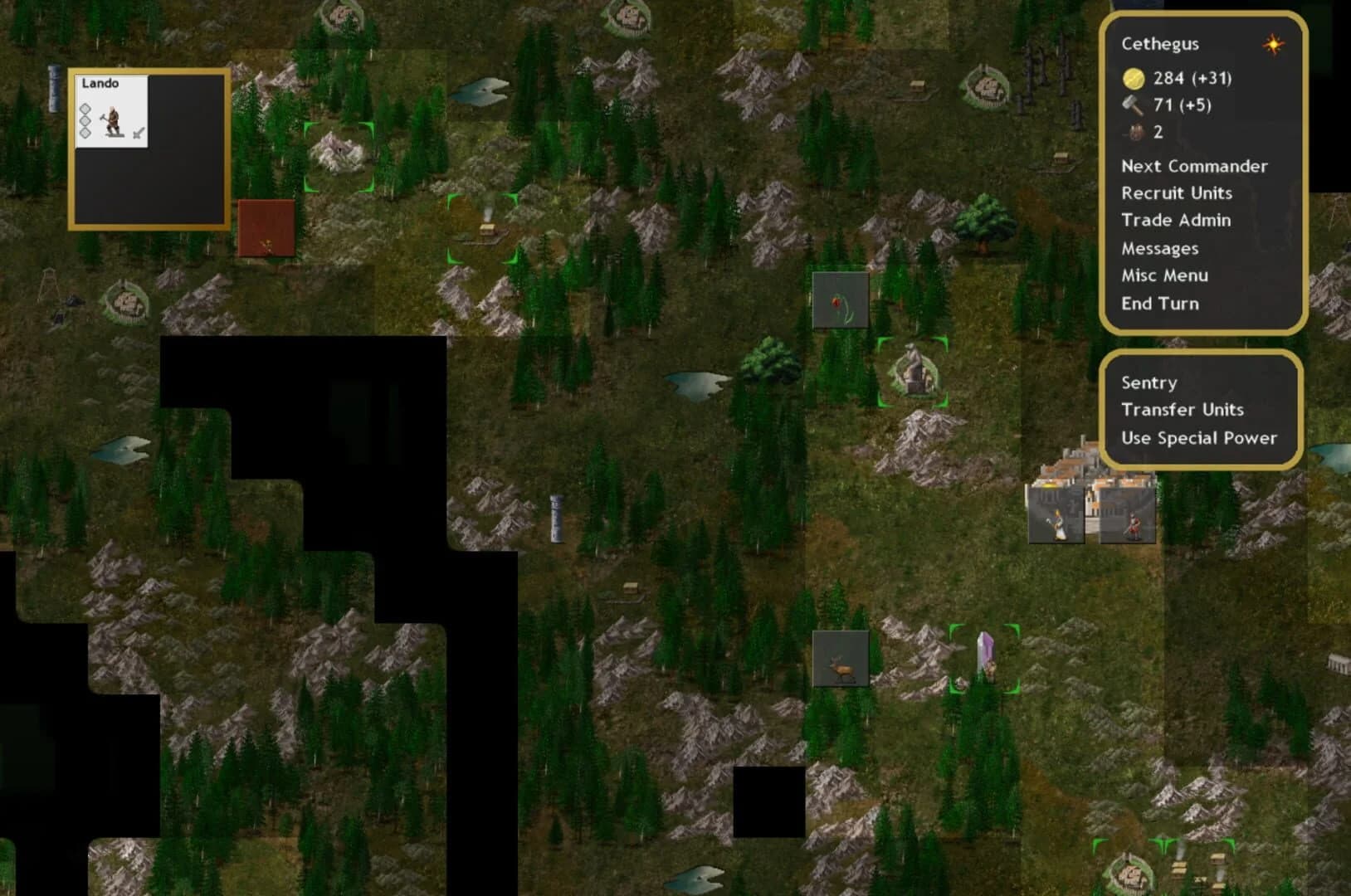Click Use Special Power in the action panel
Screen dimensions: 1351x896
[x=1198, y=438]
